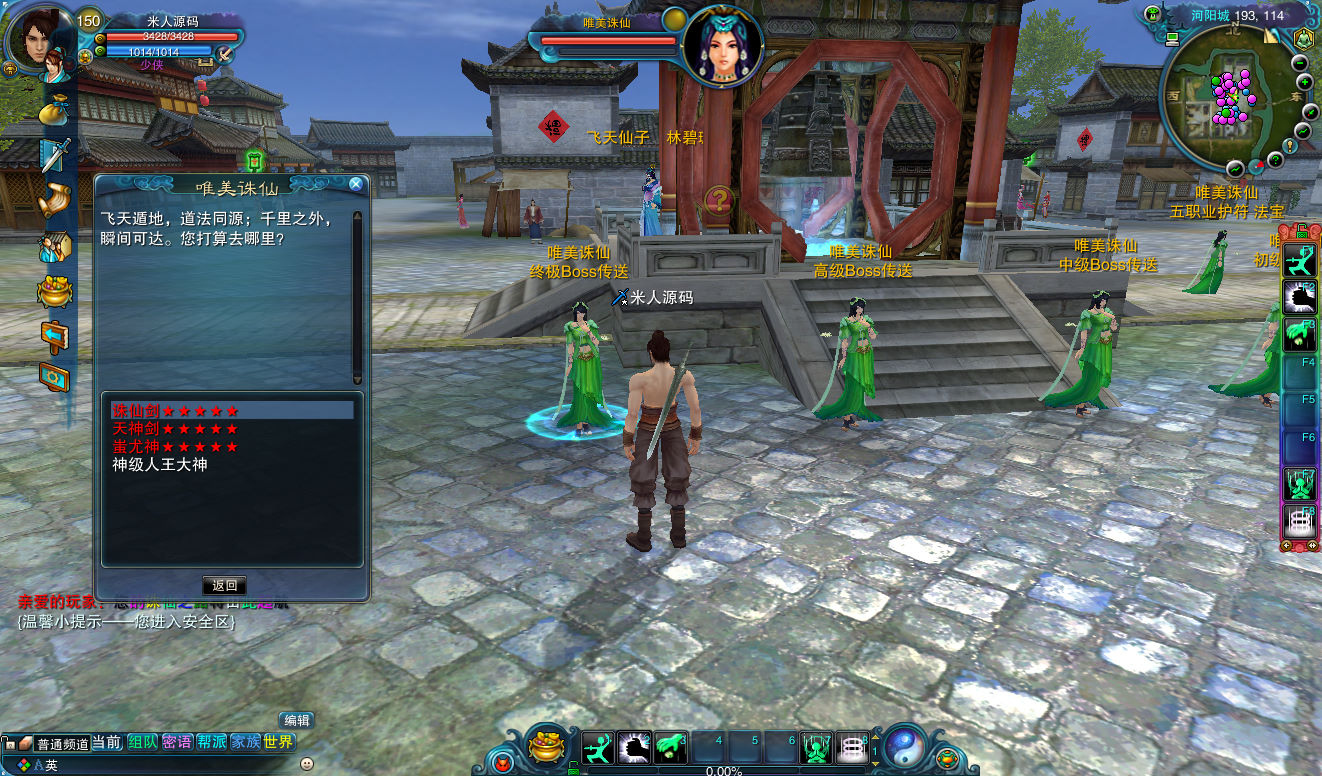Click the yin-yang orb beside the hotbar
1322x776 pixels.
(904, 746)
